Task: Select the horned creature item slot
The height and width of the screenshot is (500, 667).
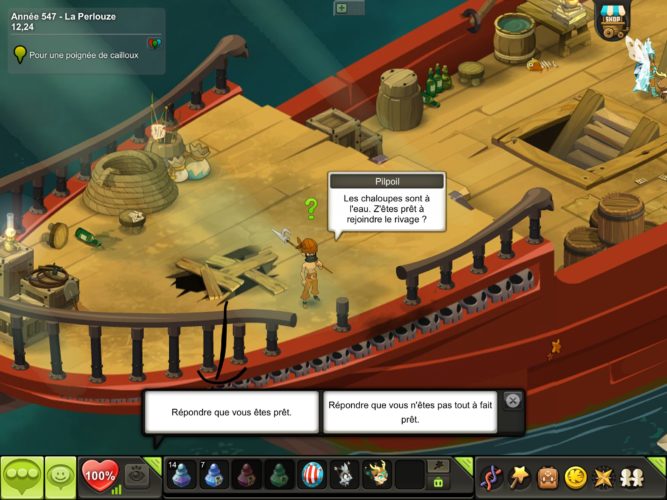Action: [x=377, y=474]
